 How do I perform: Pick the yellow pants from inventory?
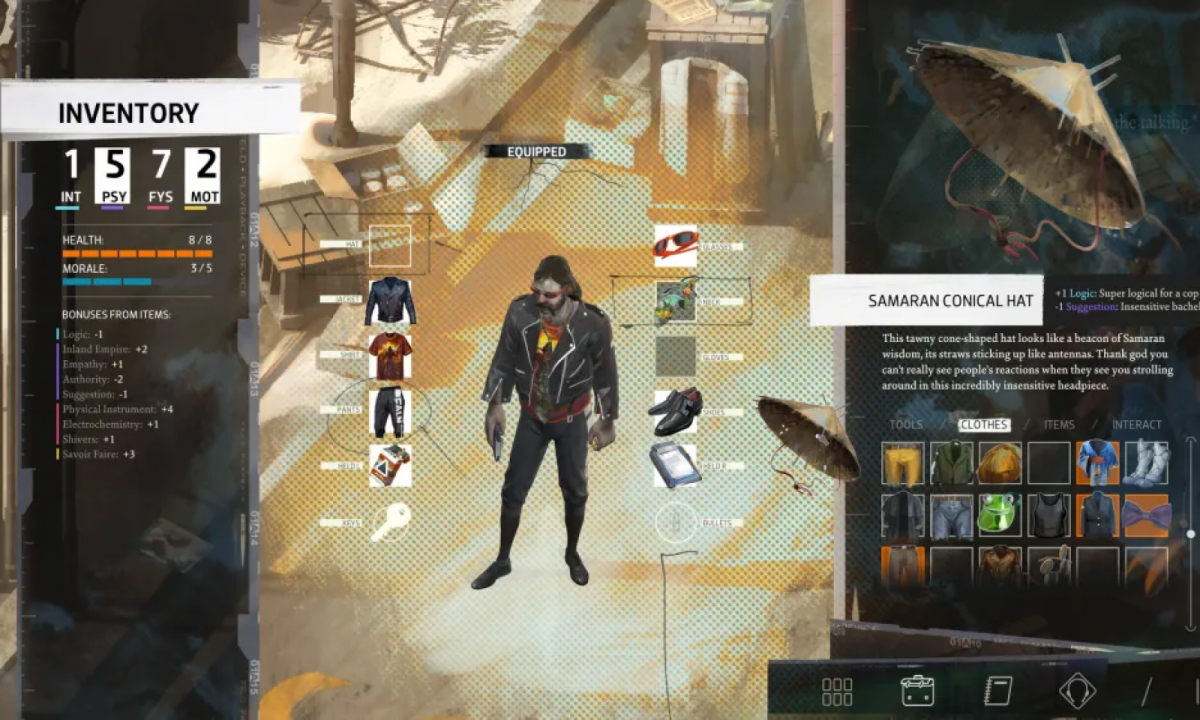(903, 464)
